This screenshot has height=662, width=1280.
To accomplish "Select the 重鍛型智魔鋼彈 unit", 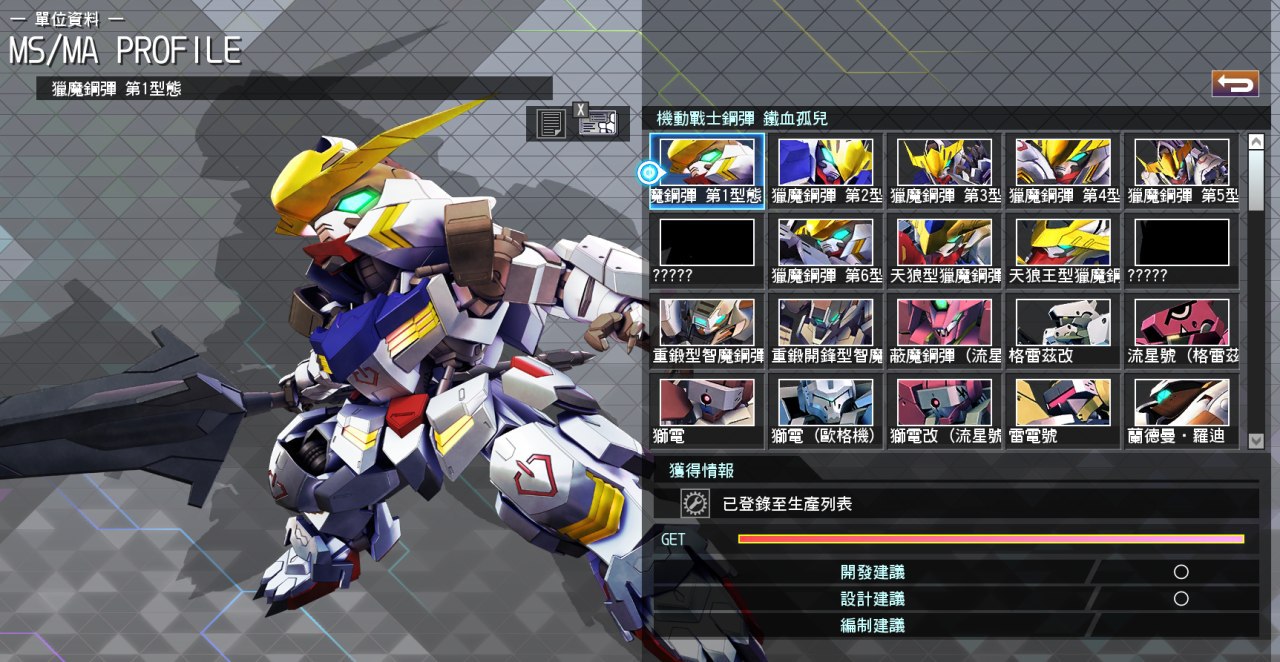I will click(x=707, y=331).
